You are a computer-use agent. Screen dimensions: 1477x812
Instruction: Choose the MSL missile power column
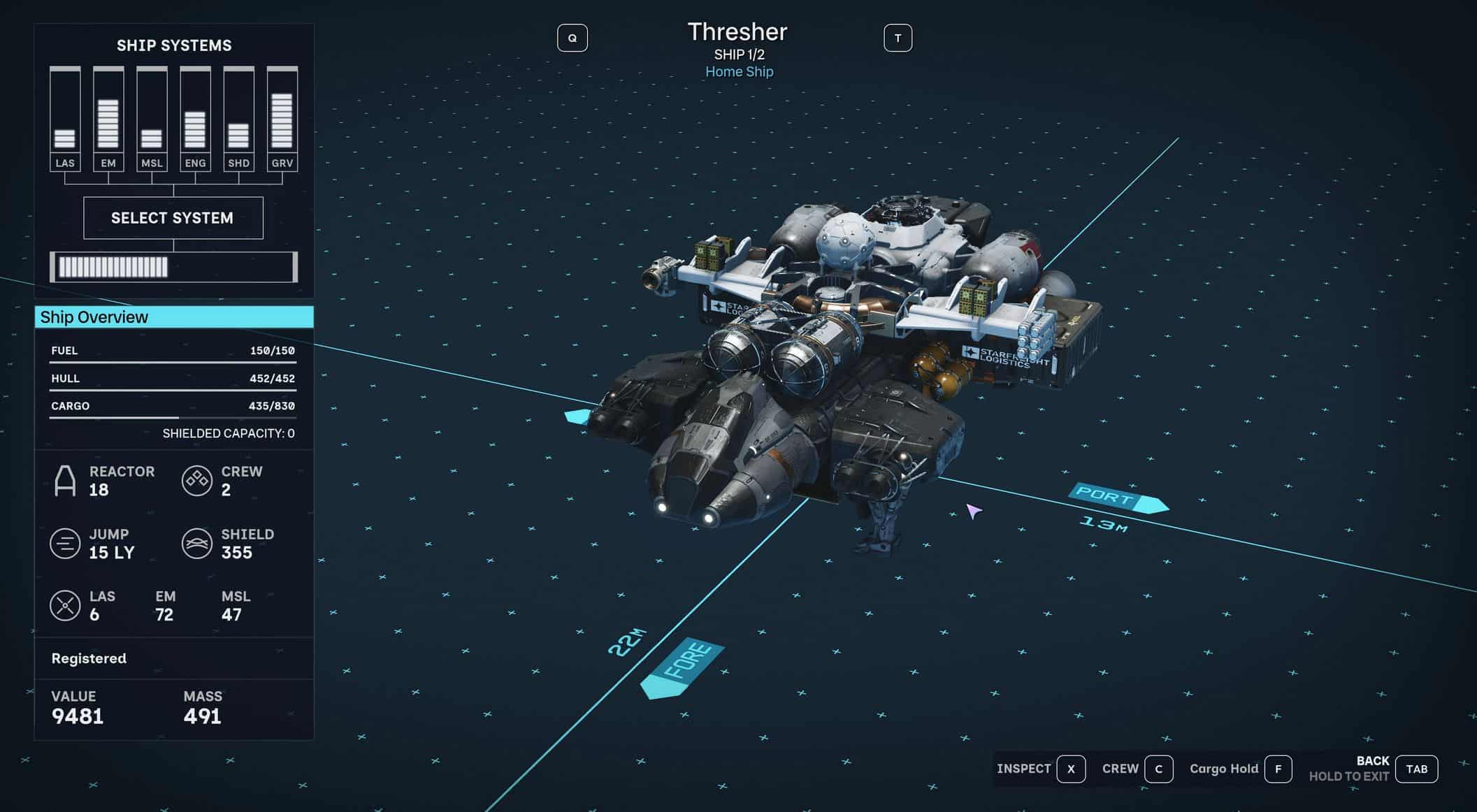click(x=152, y=119)
